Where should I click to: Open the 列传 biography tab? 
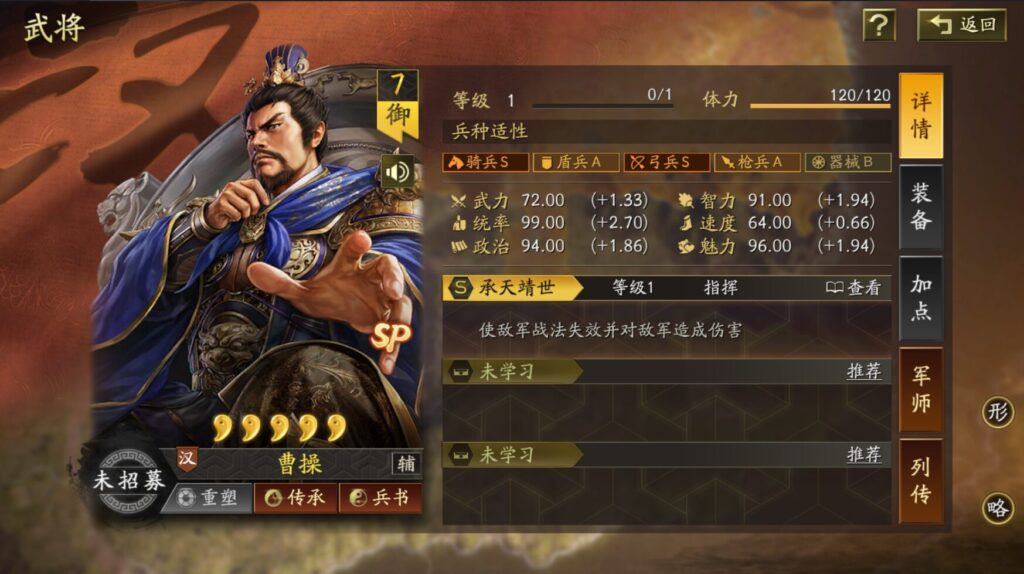tap(920, 481)
